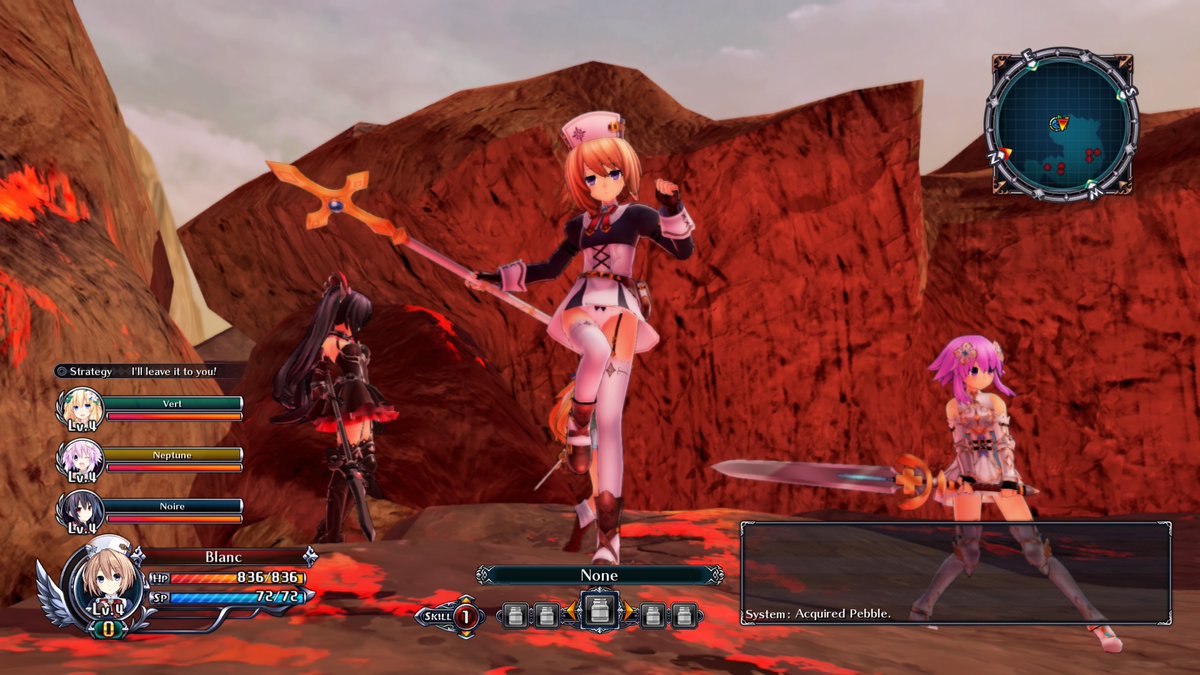Click Blanc's leader portrait
The image size is (1200, 675).
[x=98, y=587]
